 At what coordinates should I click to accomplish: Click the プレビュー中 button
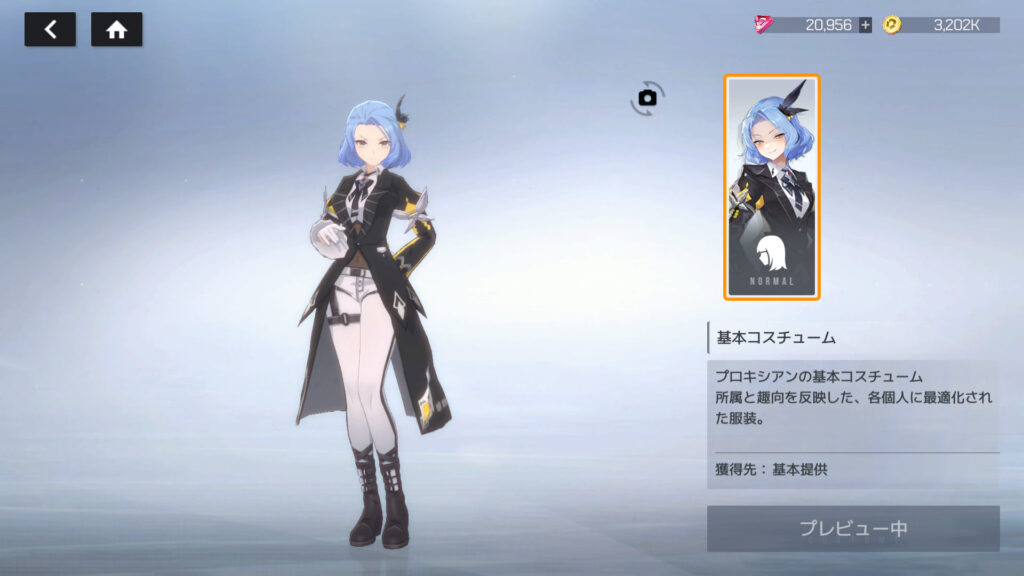pyautogui.click(x=853, y=528)
